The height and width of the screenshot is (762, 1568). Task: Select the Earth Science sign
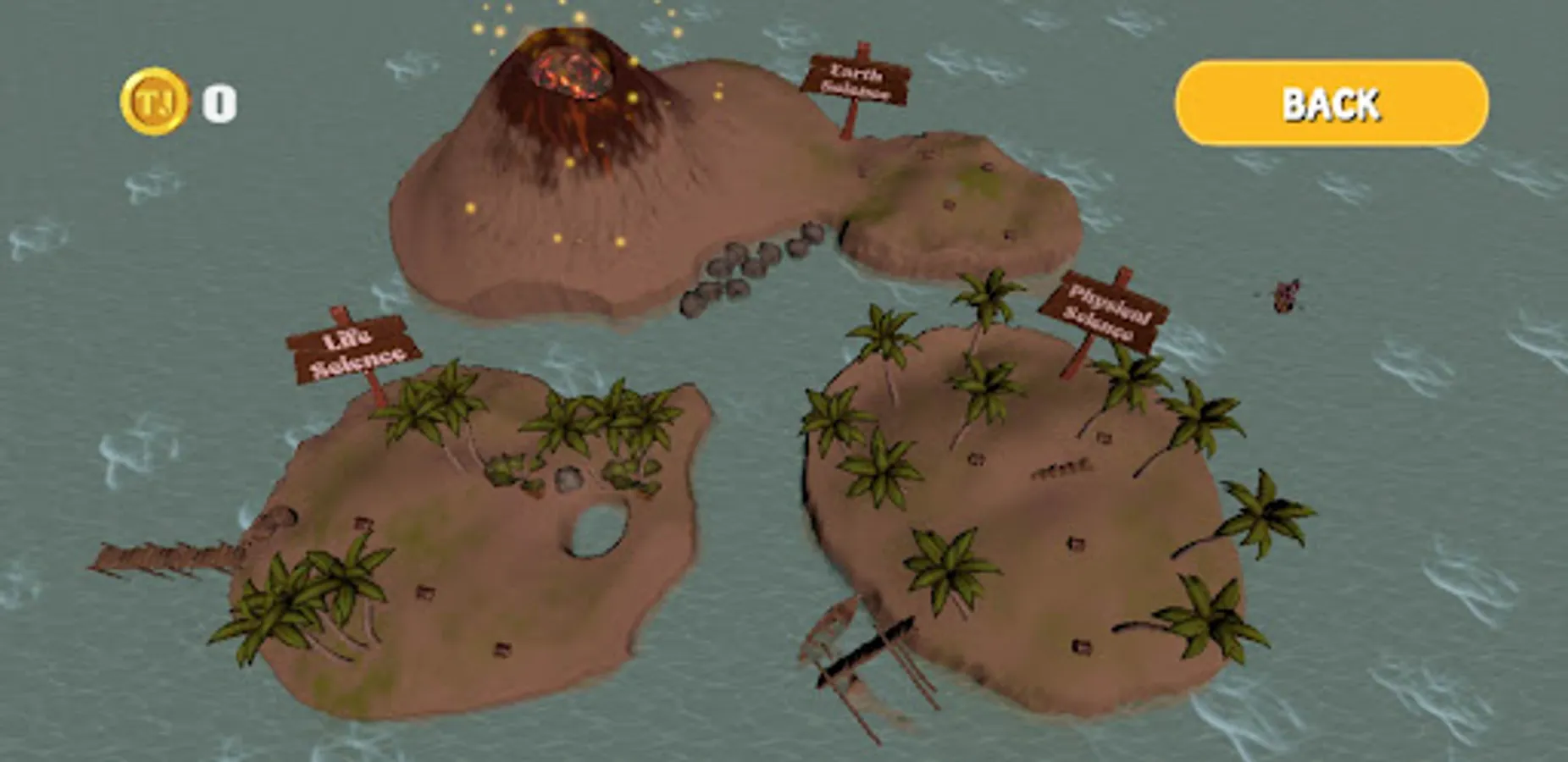point(856,80)
